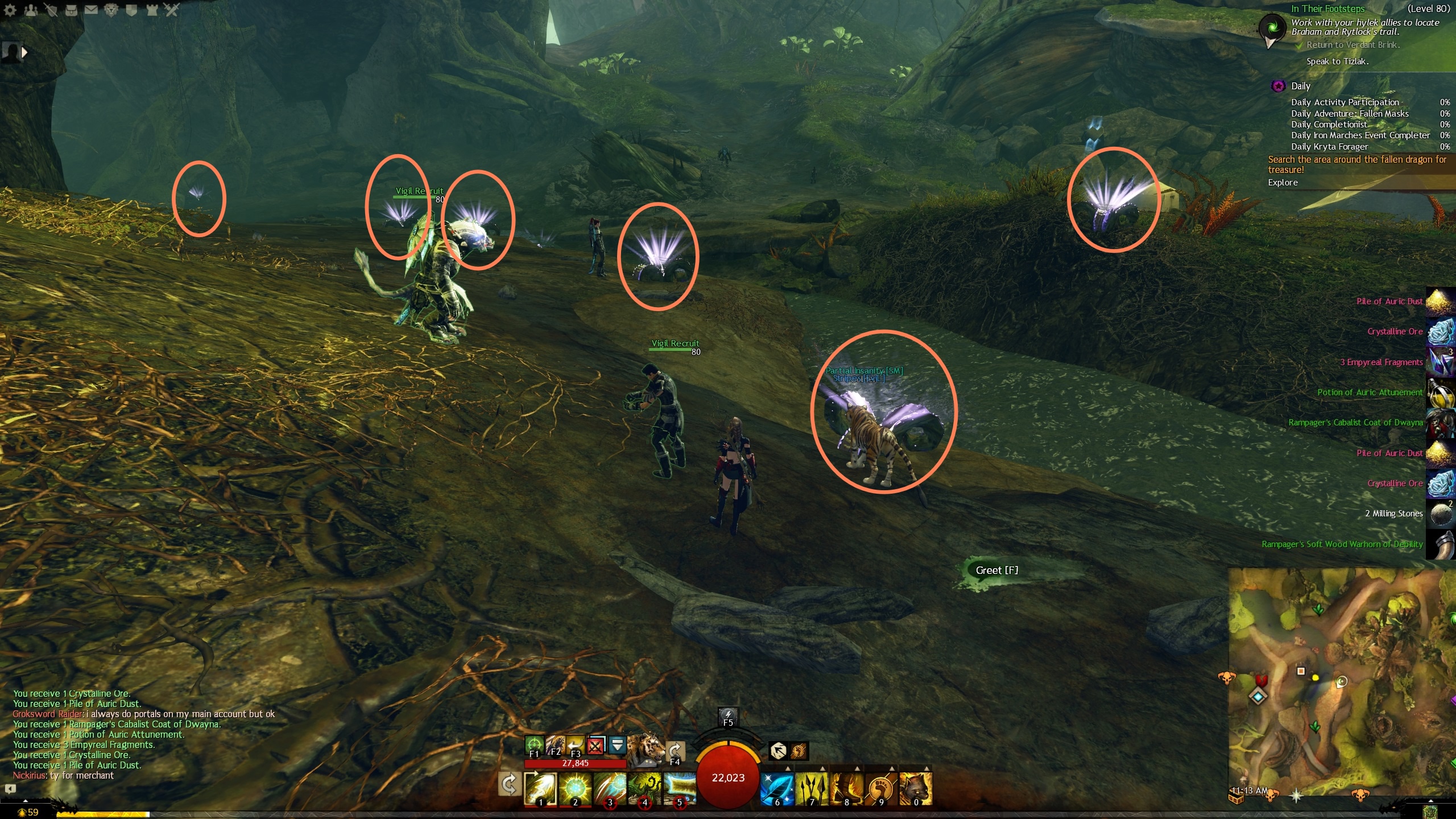
Task: Click the tiger pet portrait
Action: pos(646,747)
